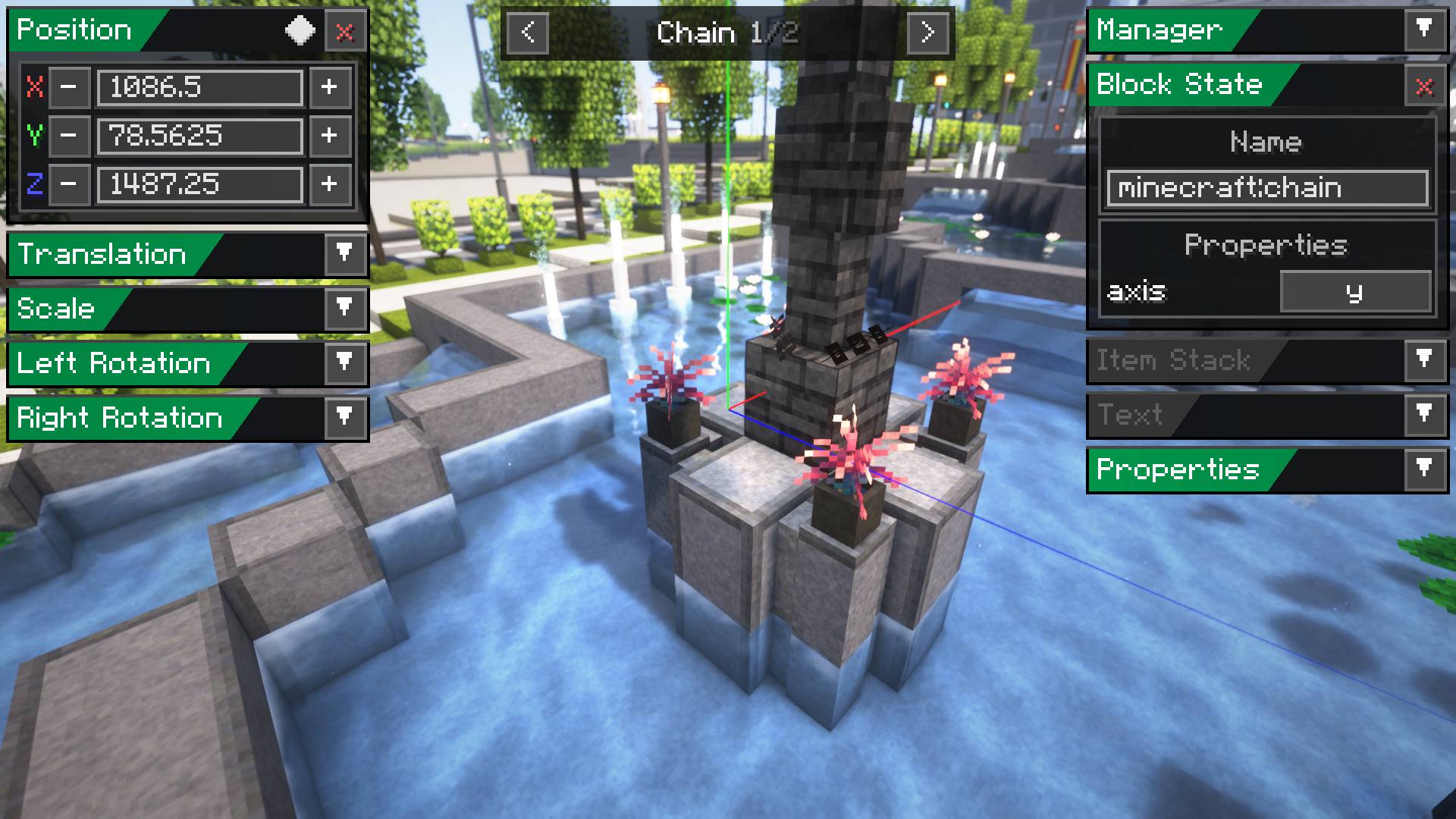Toggle the axis property from y

click(x=1355, y=293)
